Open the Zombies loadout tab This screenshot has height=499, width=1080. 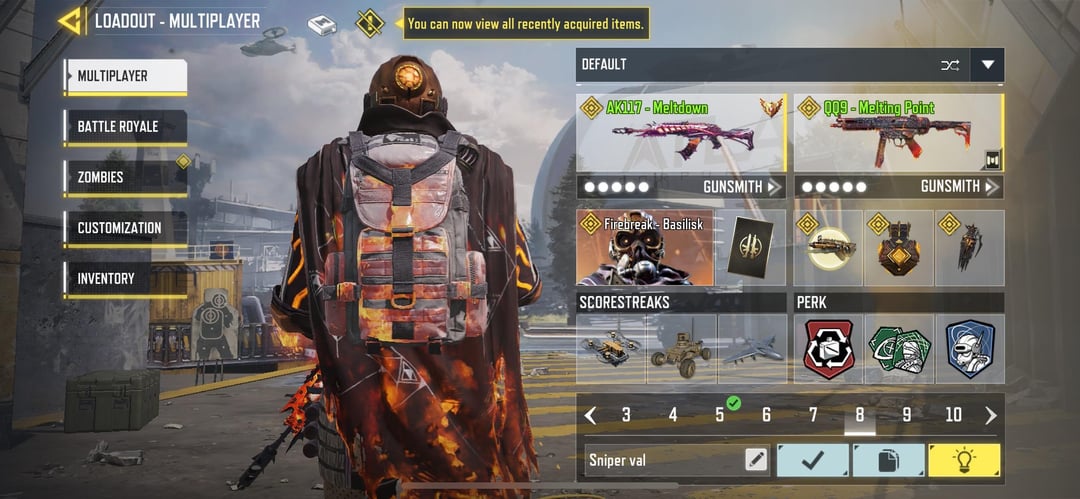(x=125, y=177)
